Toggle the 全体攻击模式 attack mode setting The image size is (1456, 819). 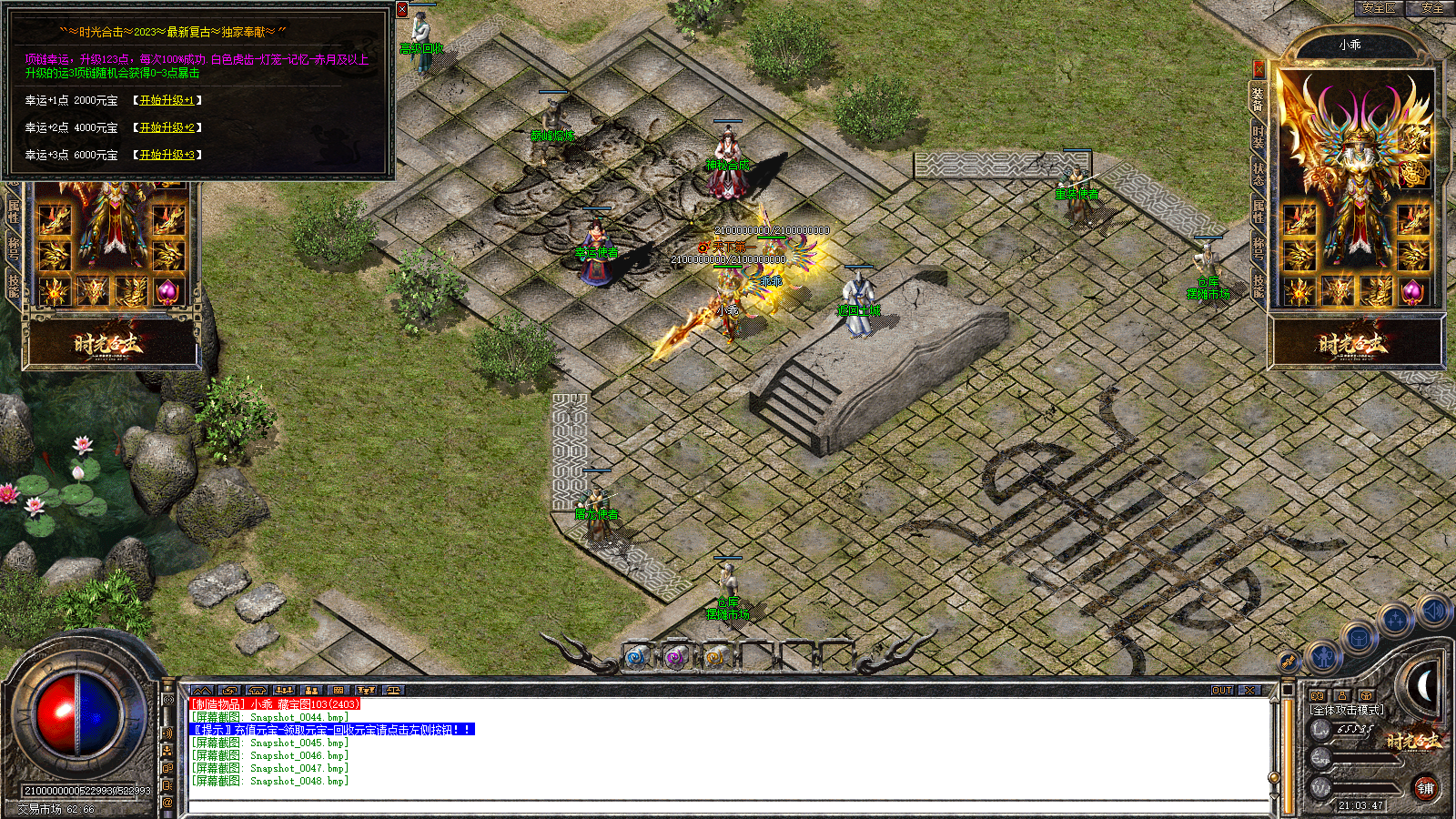tap(1348, 709)
